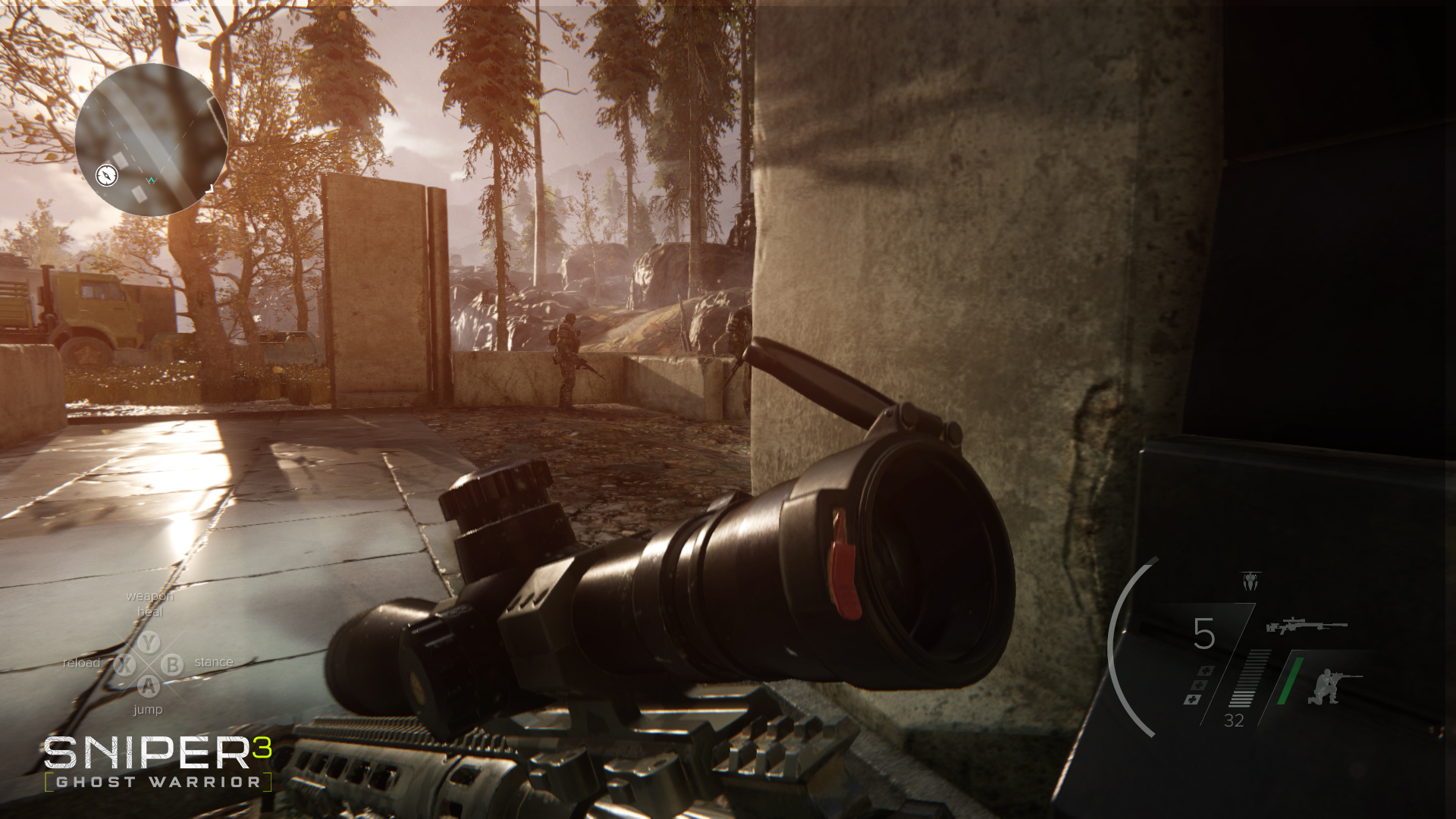This screenshot has width=1456, height=819.
Task: Click the "jump" label under the A button
Action: point(148,710)
